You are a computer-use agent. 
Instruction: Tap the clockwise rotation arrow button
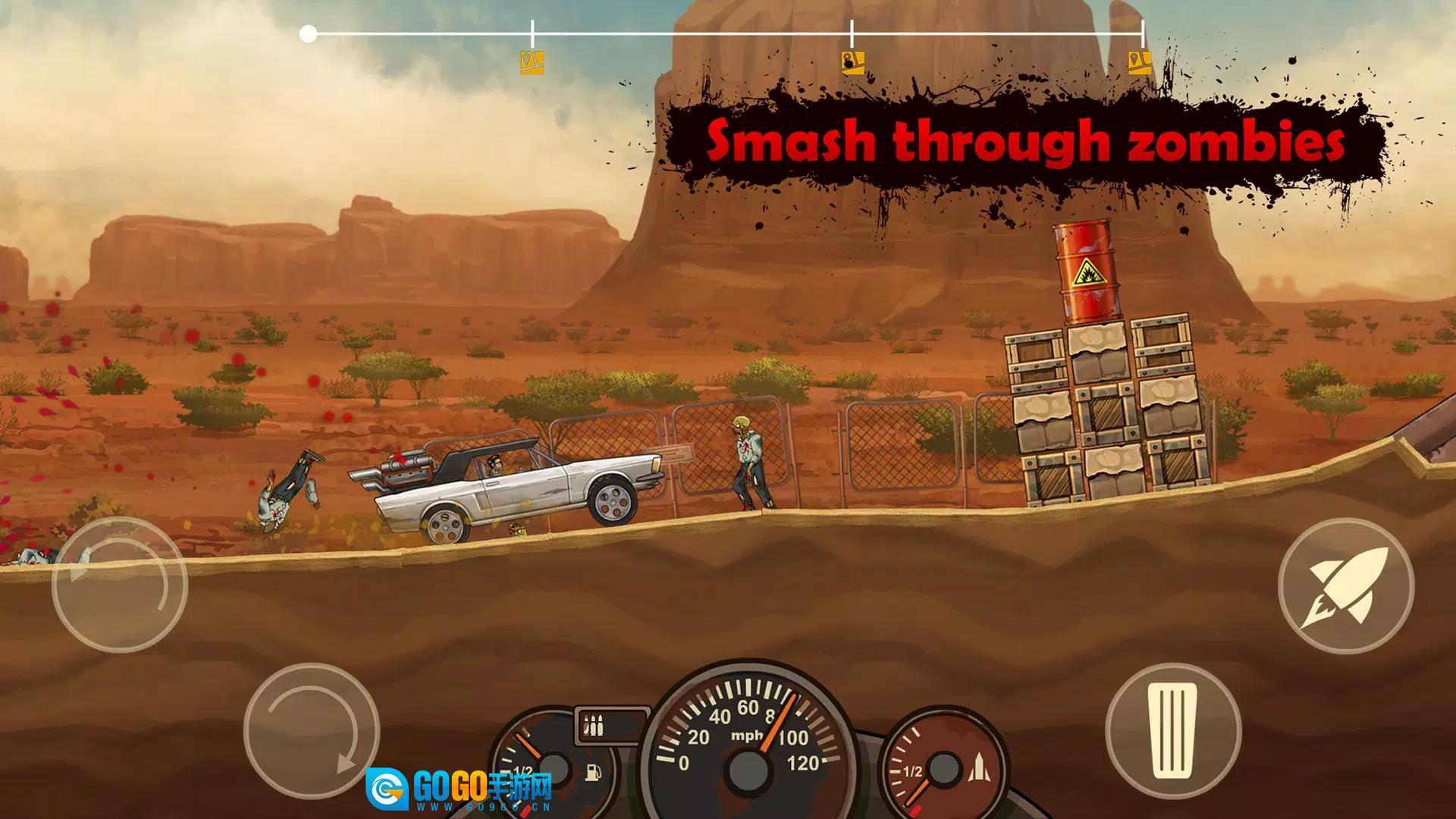312,730
